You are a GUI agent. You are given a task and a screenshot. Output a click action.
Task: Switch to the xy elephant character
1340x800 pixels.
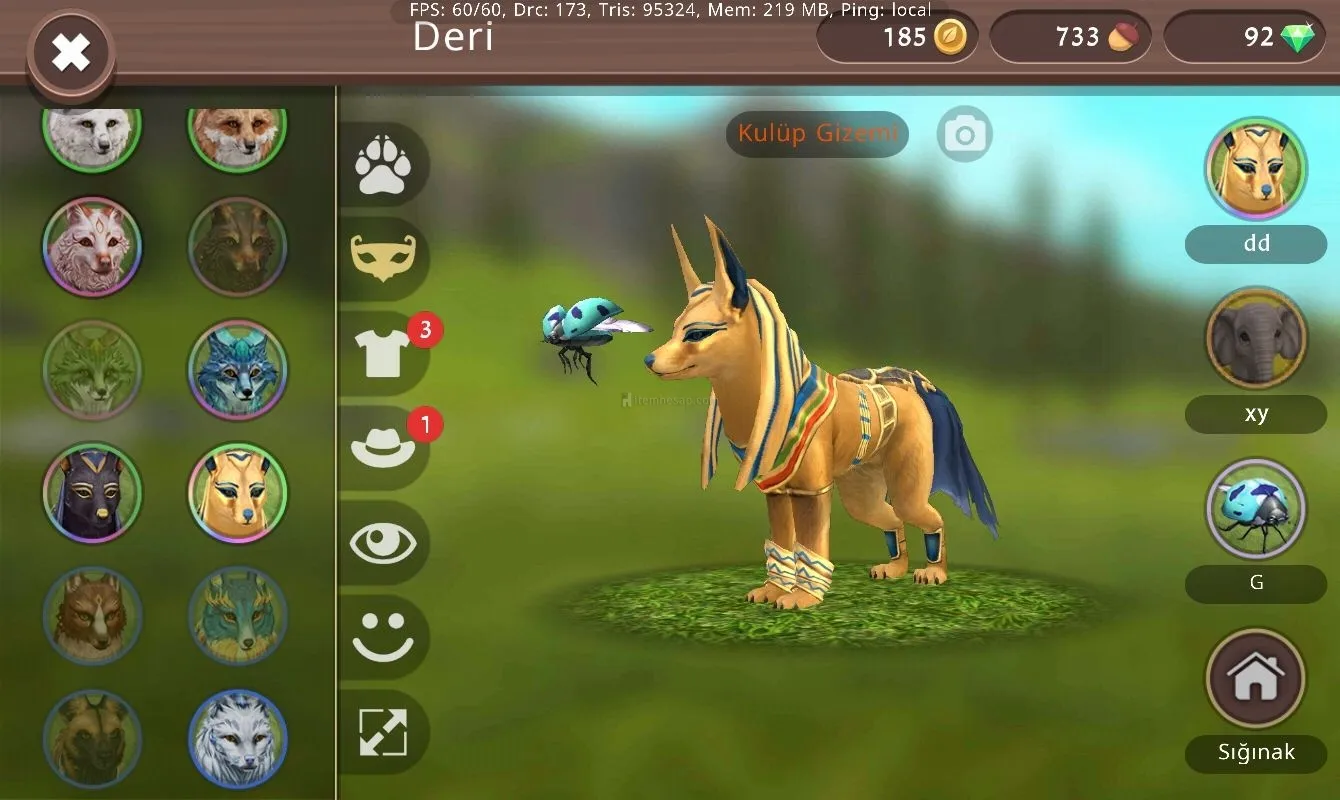click(1255, 339)
